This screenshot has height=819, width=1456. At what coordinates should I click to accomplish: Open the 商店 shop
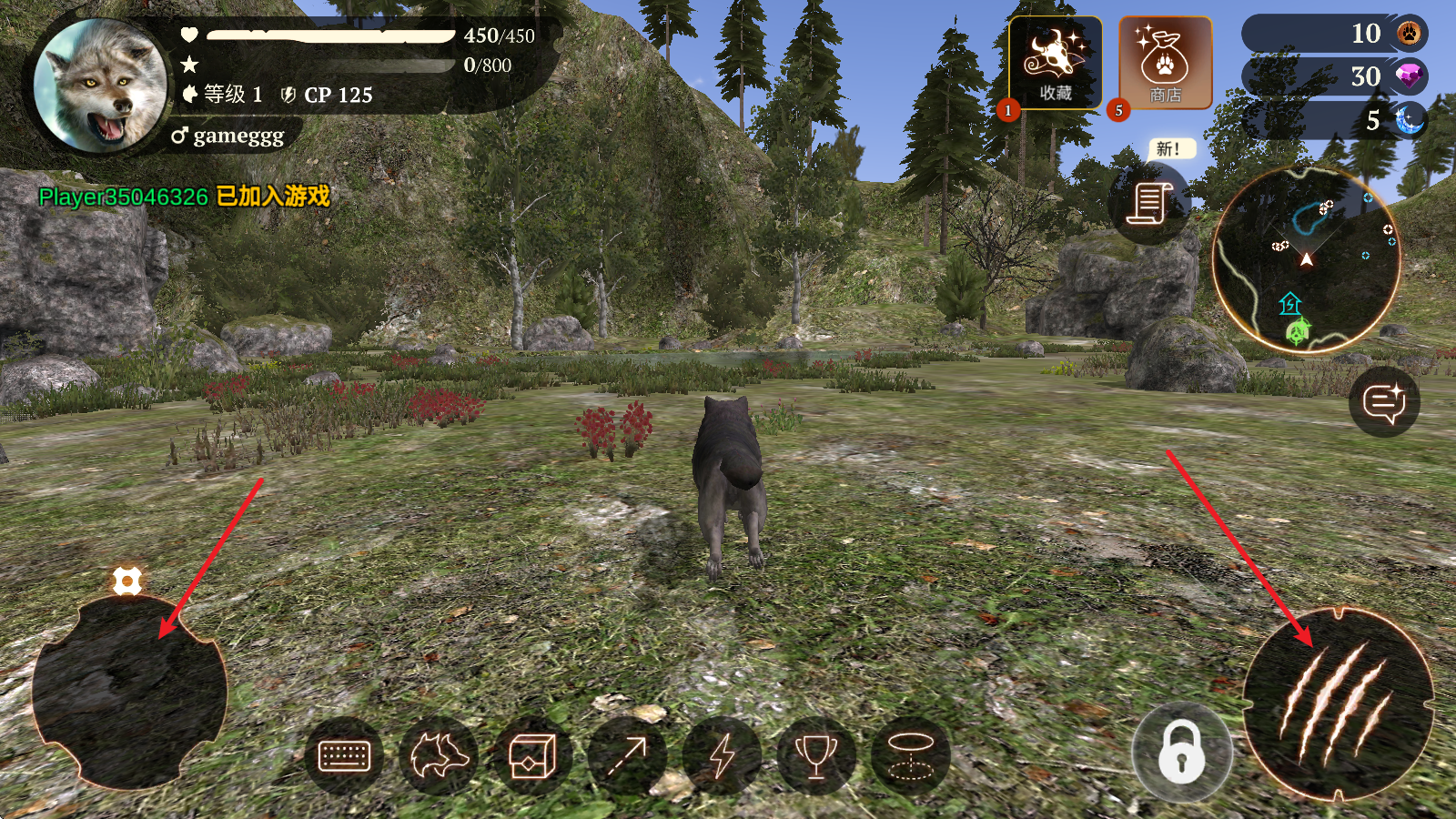pos(1165,64)
